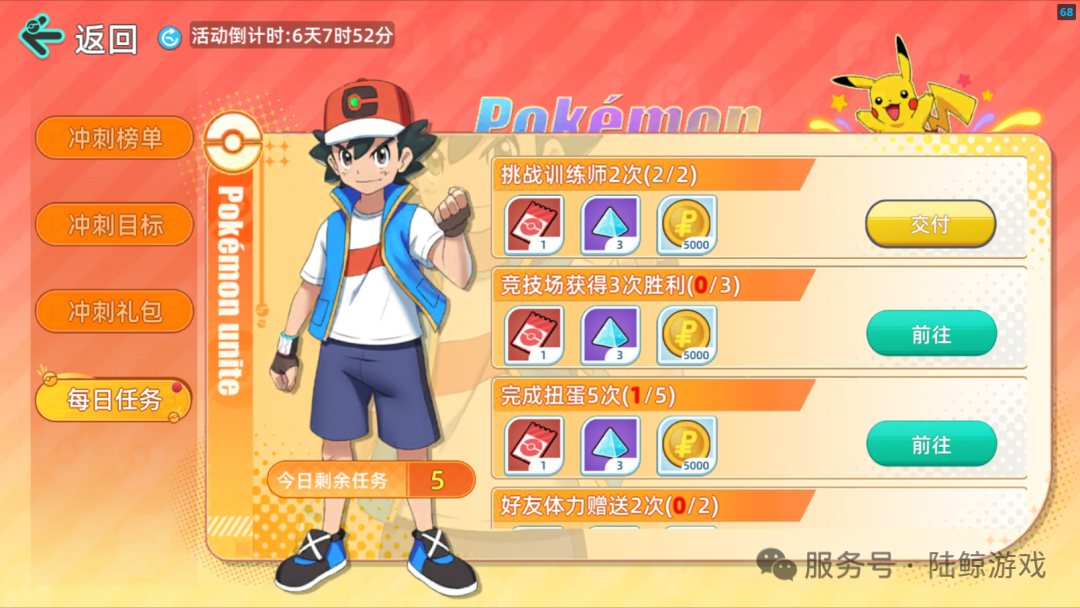Inspect blue crystal reward in 挑战训练师 task
The image size is (1080, 608).
611,225
